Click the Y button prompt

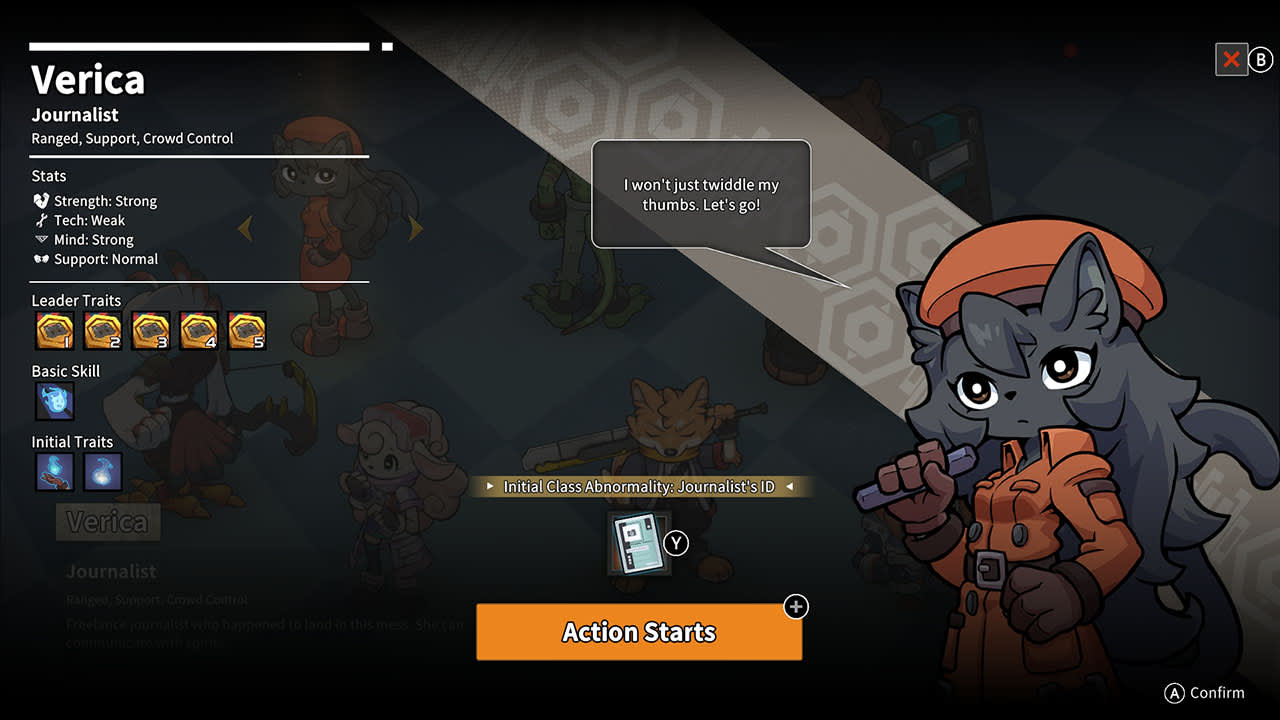[676, 543]
